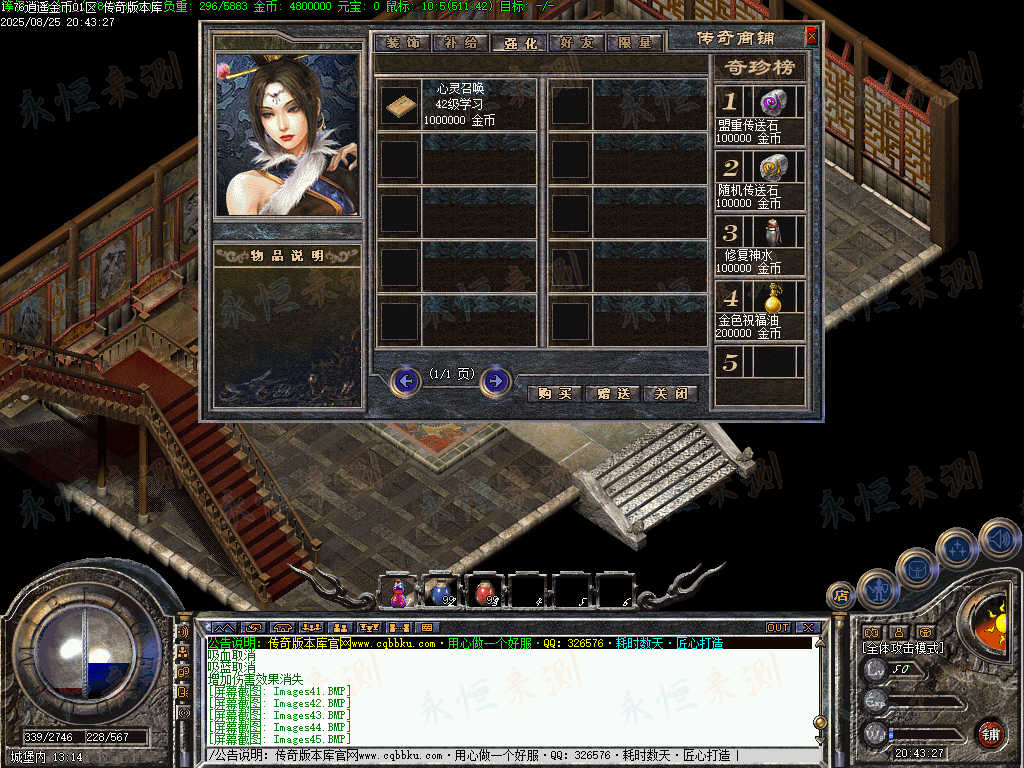Select the 心灵召唤 skill book item
Image resolution: width=1024 pixels, height=768 pixels.
coord(400,105)
